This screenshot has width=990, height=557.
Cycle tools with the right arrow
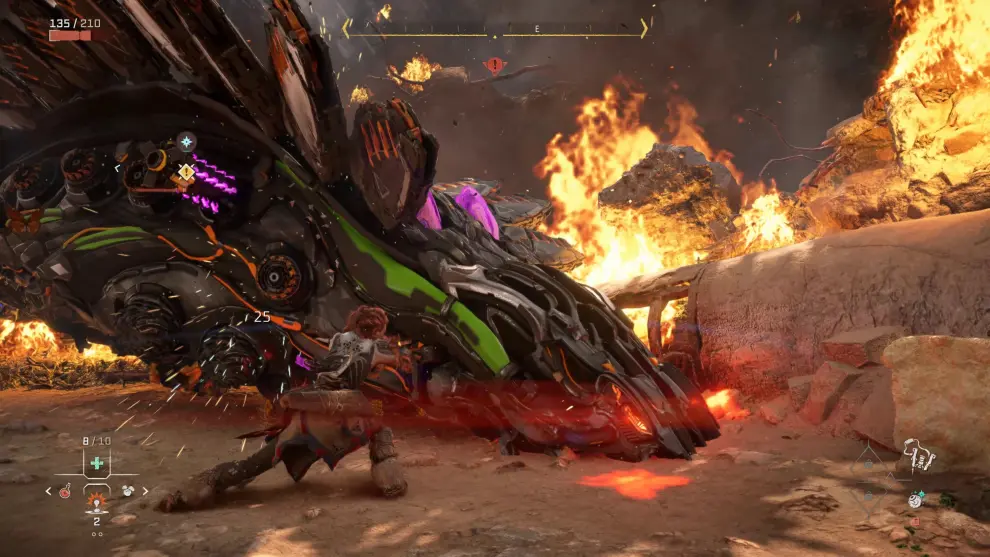coord(146,491)
